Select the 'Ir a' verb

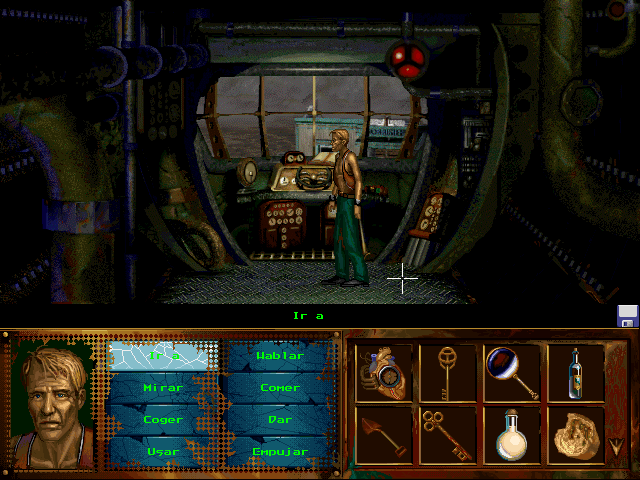[162, 355]
